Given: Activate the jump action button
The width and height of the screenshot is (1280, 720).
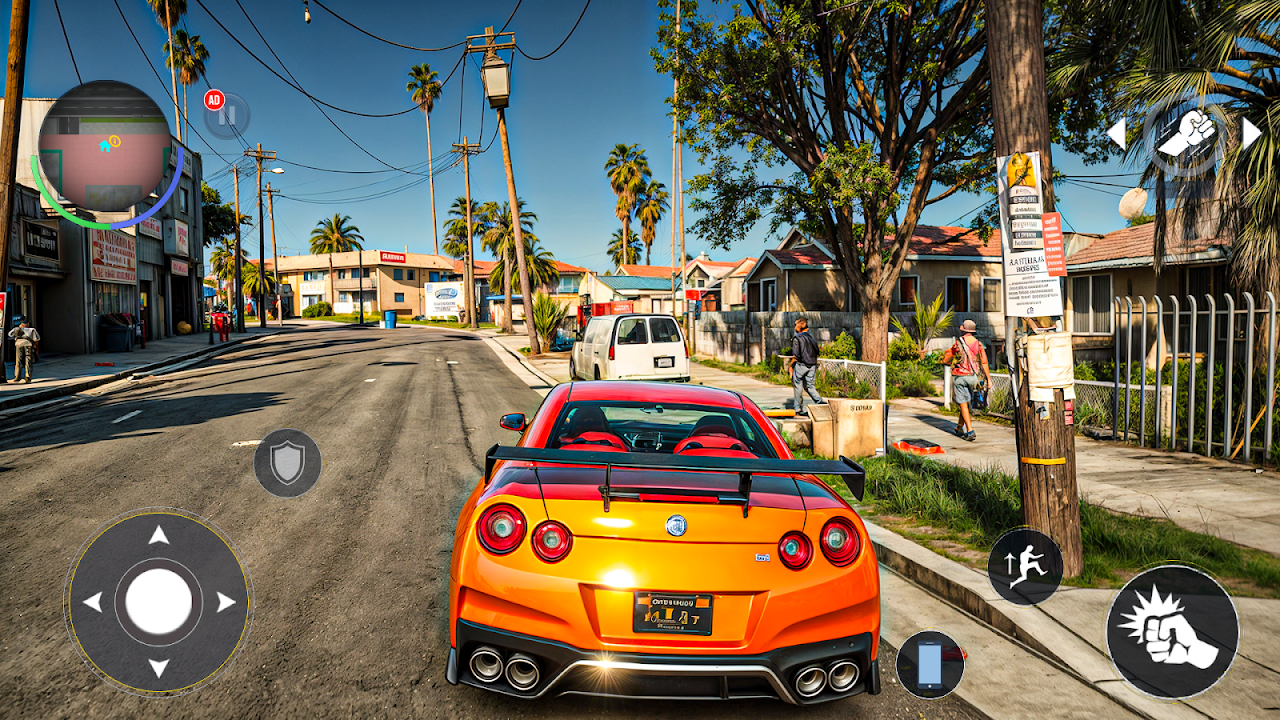Looking at the screenshot, I should pyautogui.click(x=1025, y=567).
